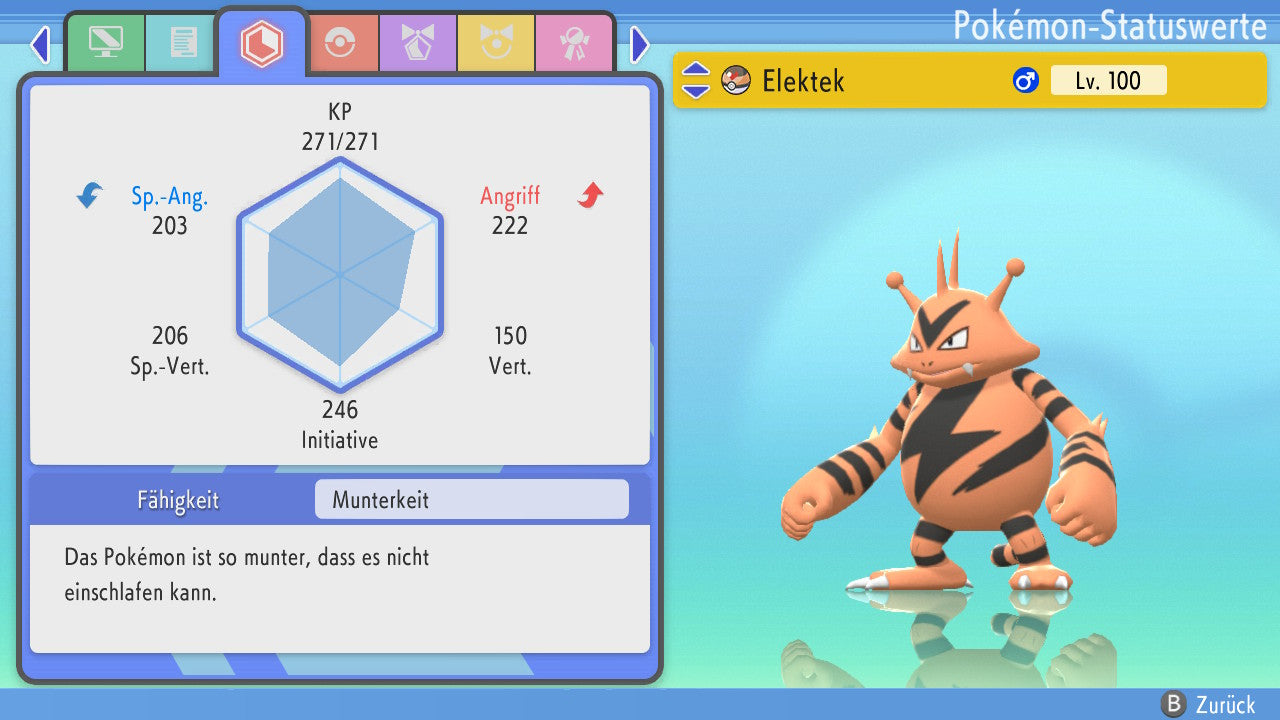
Task: Select the Munterkeit ability field
Action: pos(471,499)
